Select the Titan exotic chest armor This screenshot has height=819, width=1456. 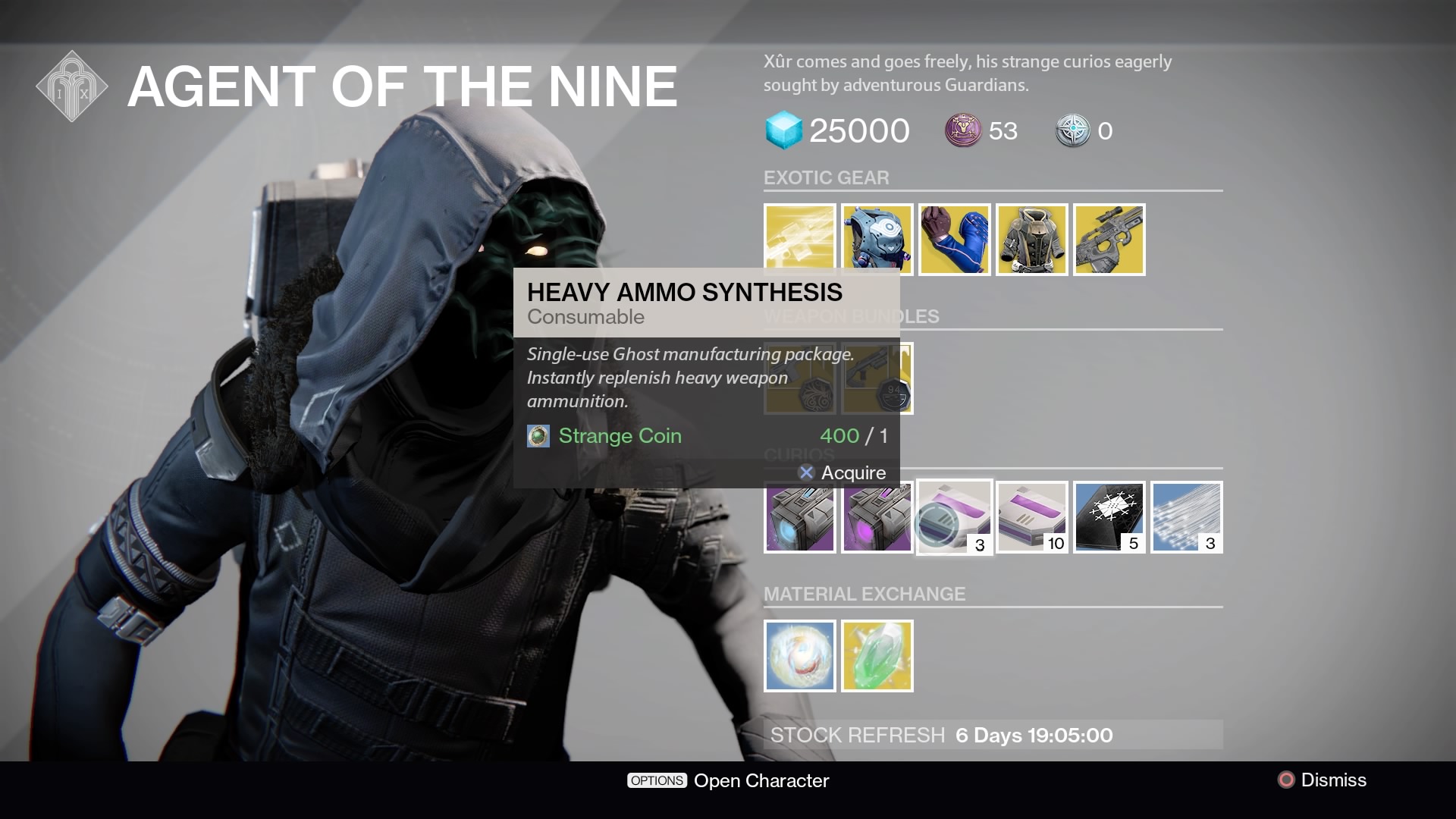point(877,240)
